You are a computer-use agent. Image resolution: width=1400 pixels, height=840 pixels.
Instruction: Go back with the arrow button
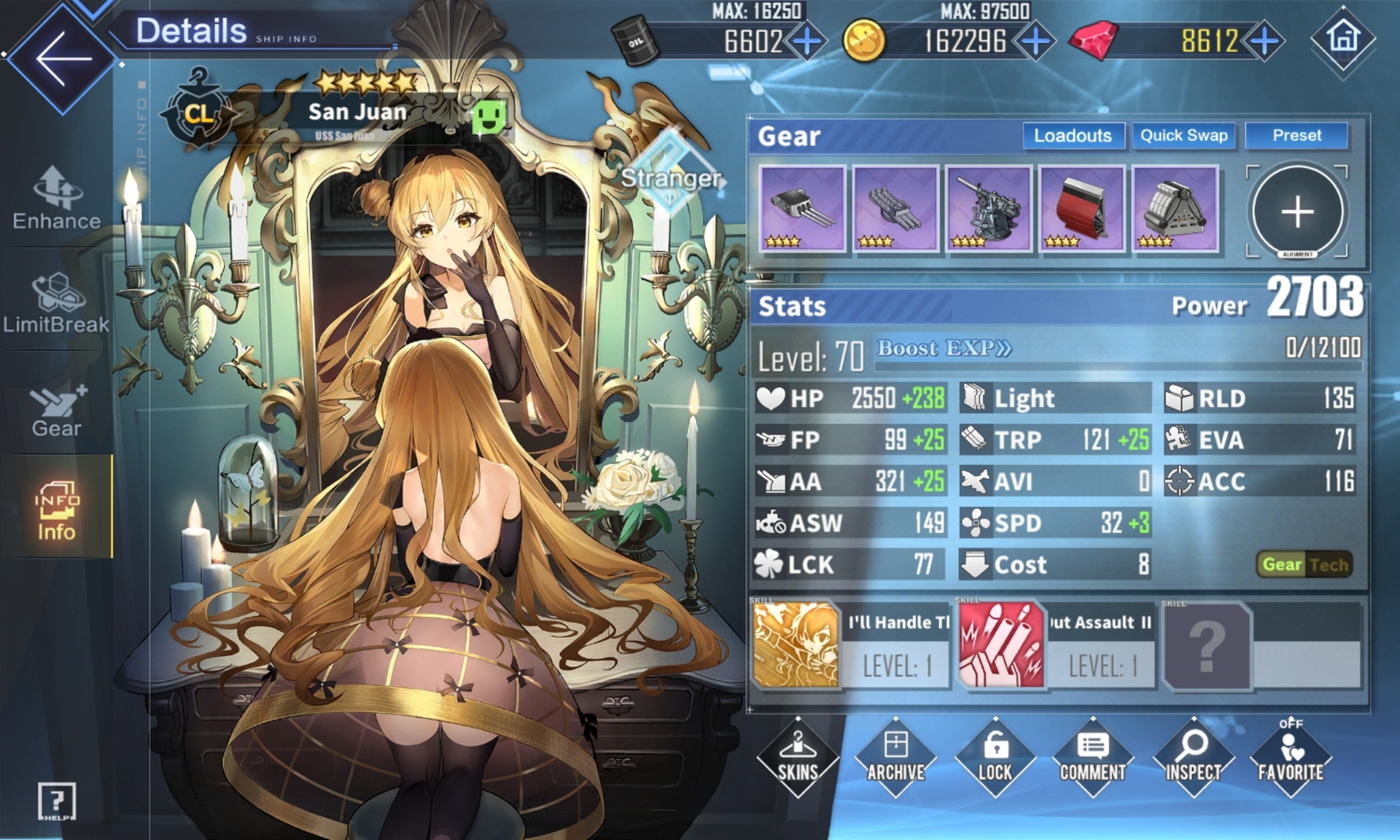coord(62,58)
